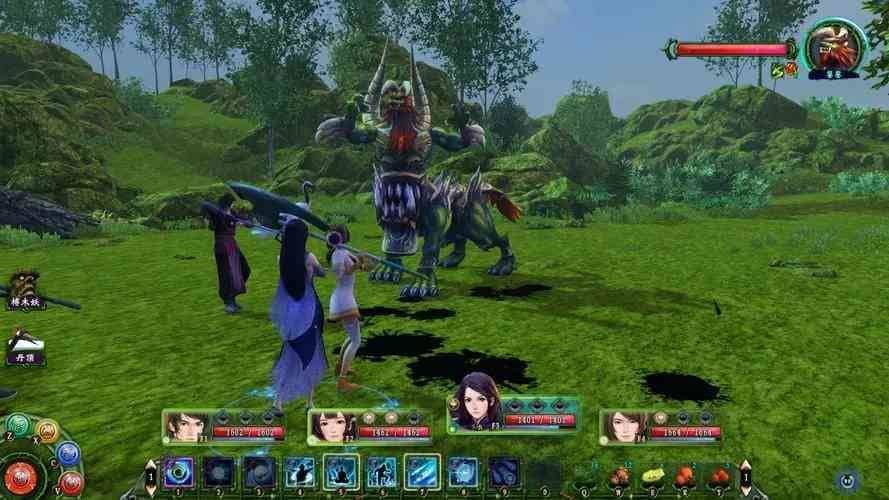This screenshot has height=500, width=889.
Task: Select the yellow element orb
Action: (x=46, y=431)
